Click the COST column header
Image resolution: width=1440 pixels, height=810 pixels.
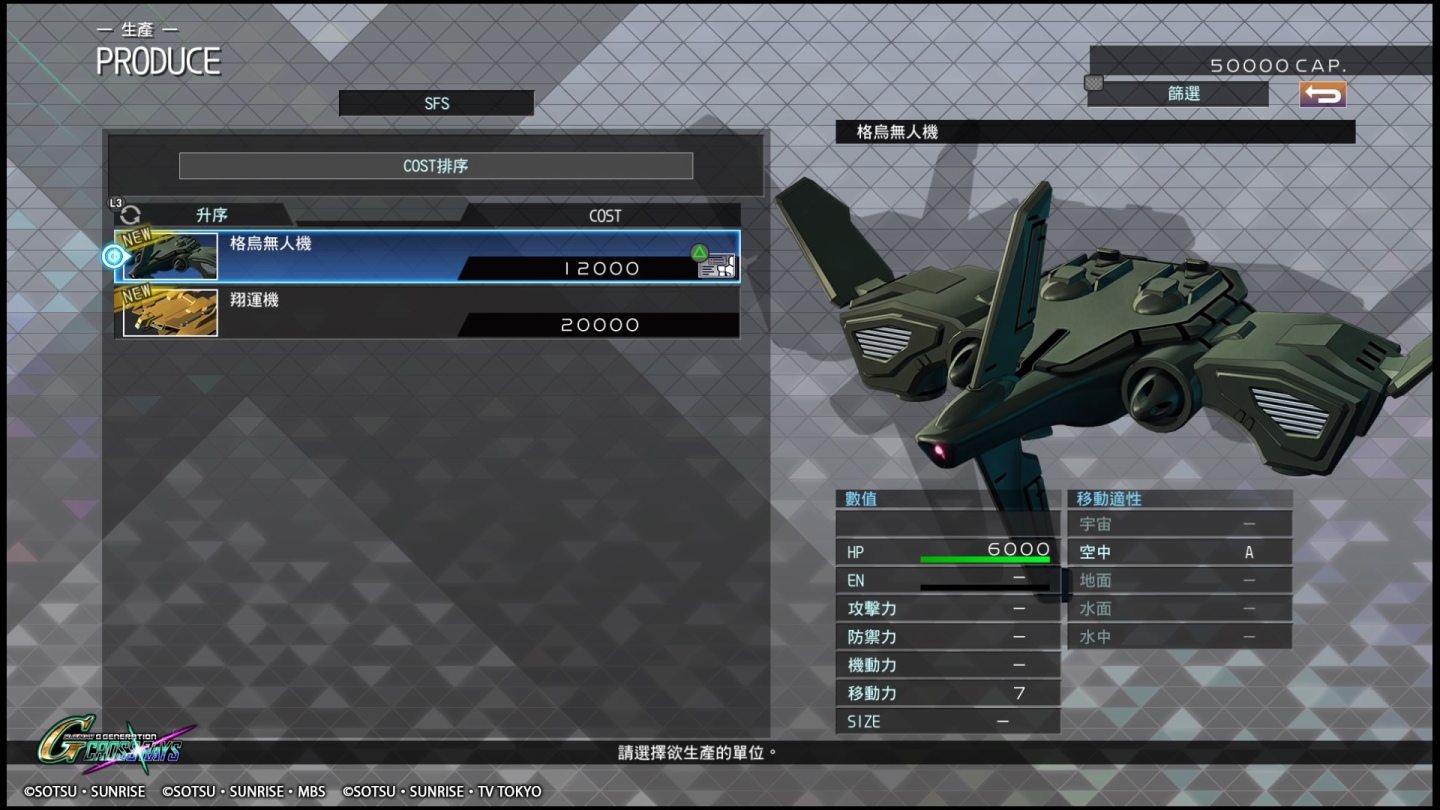click(604, 214)
